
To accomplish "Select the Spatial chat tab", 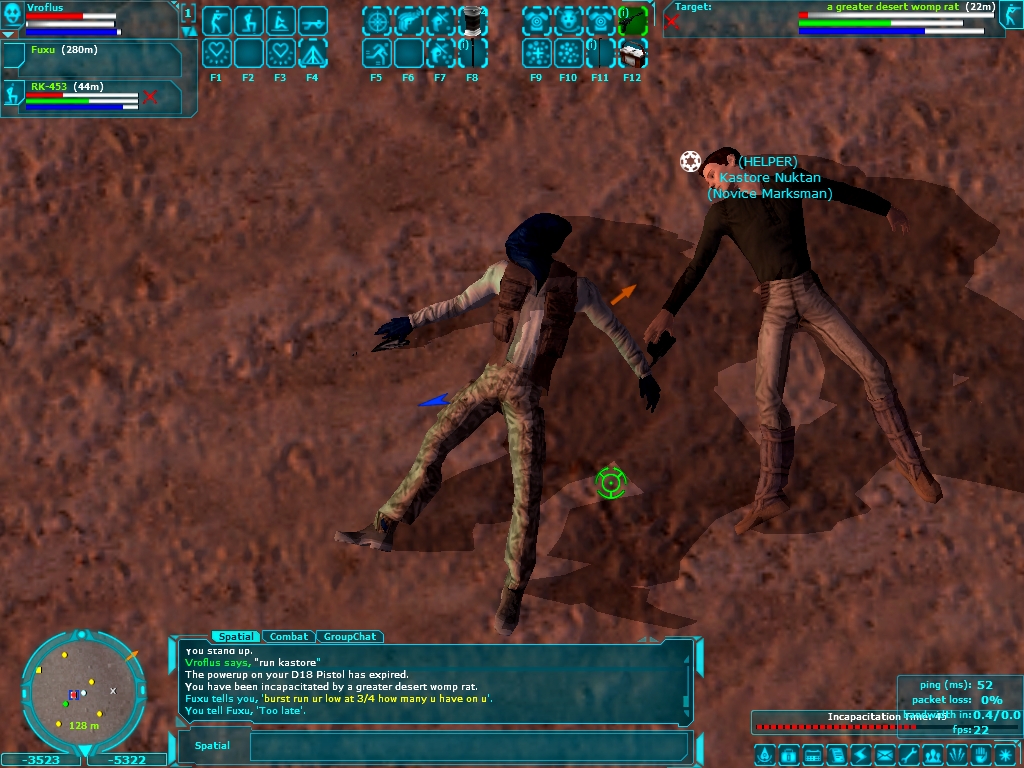I will (236, 636).
